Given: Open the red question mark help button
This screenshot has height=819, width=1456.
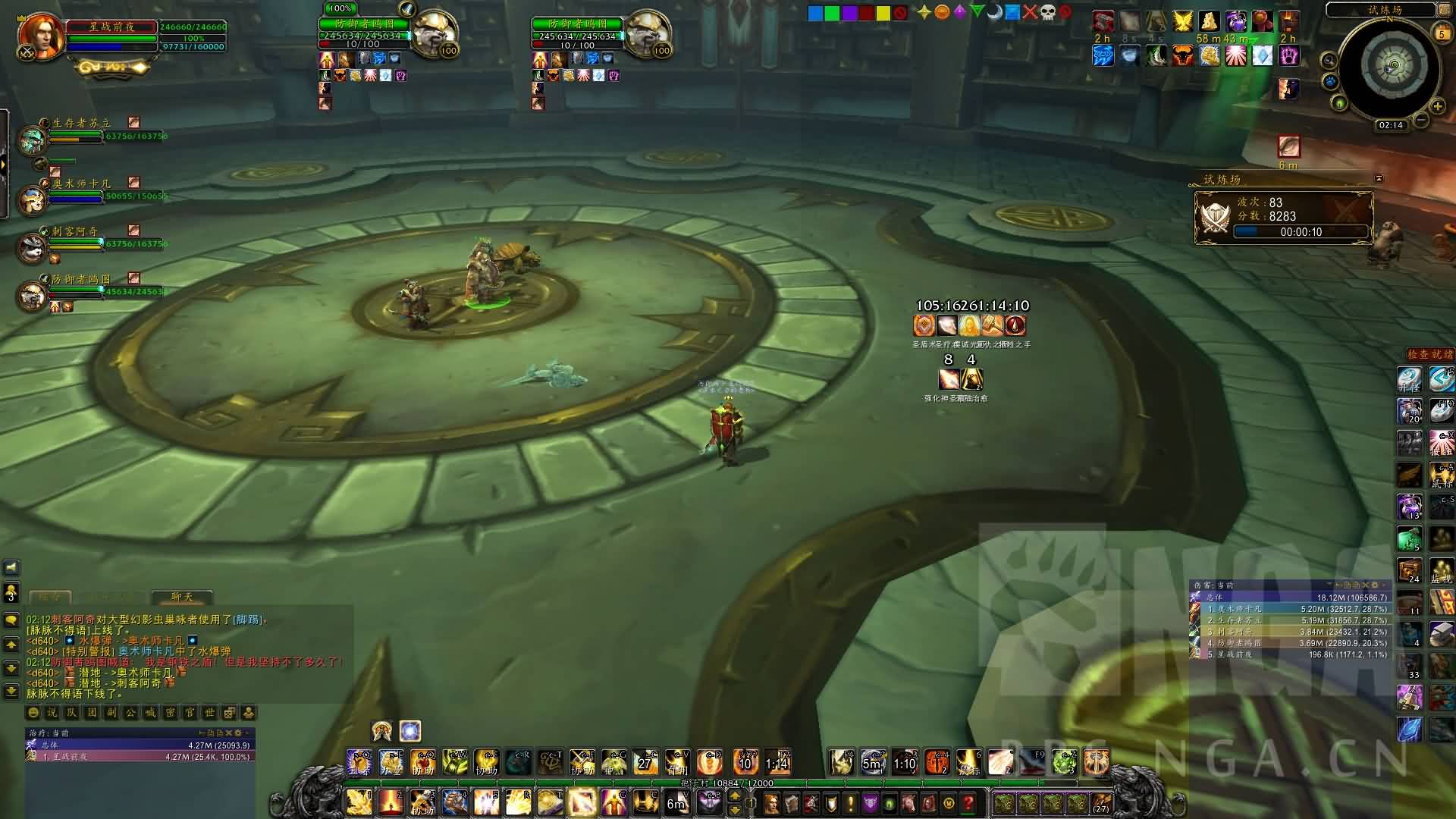Looking at the screenshot, I should point(968,803).
